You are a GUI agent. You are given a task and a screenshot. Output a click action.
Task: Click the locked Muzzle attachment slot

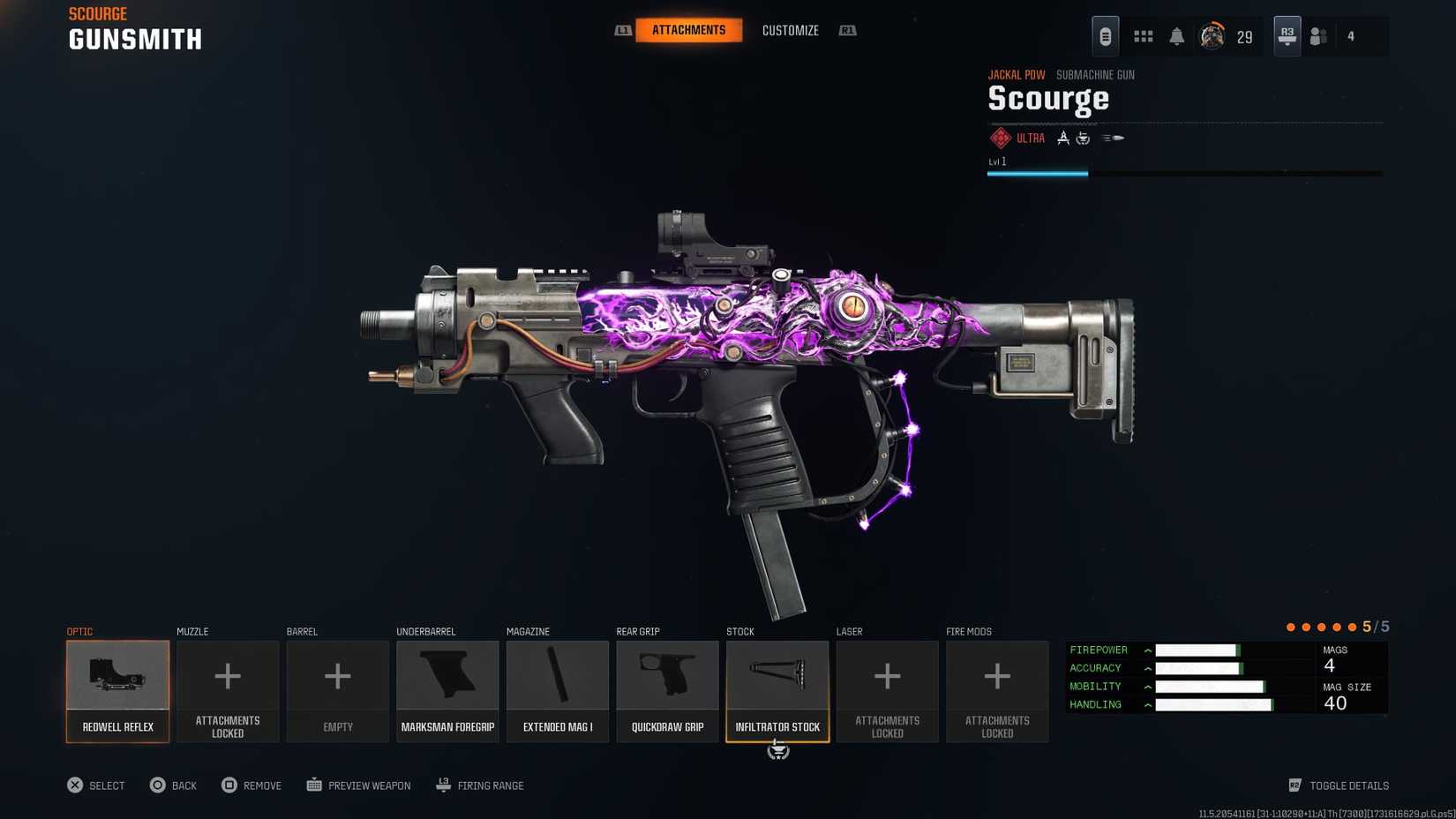[x=228, y=691]
